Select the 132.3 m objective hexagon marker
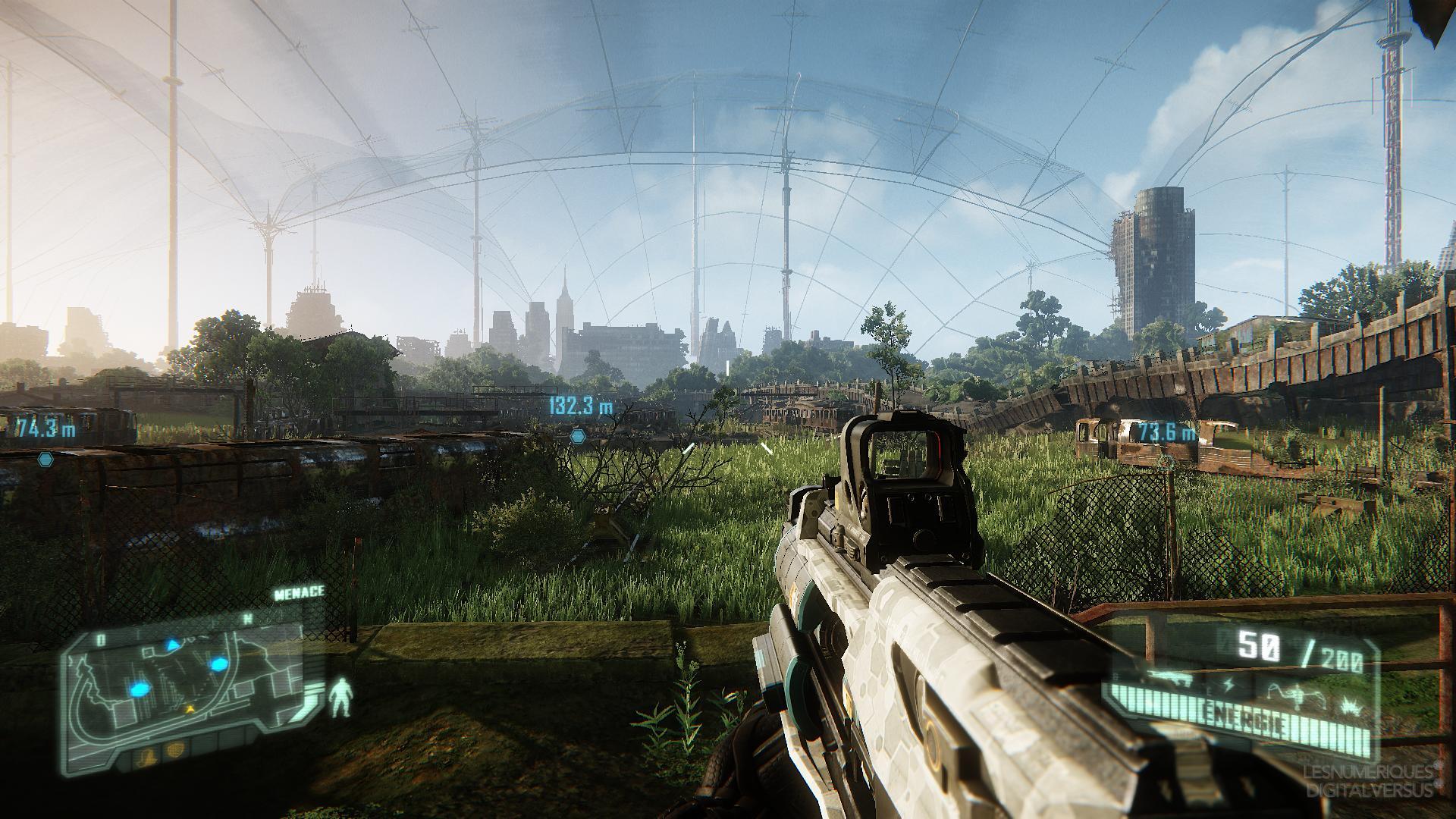Image resolution: width=1456 pixels, height=819 pixels. [x=578, y=436]
